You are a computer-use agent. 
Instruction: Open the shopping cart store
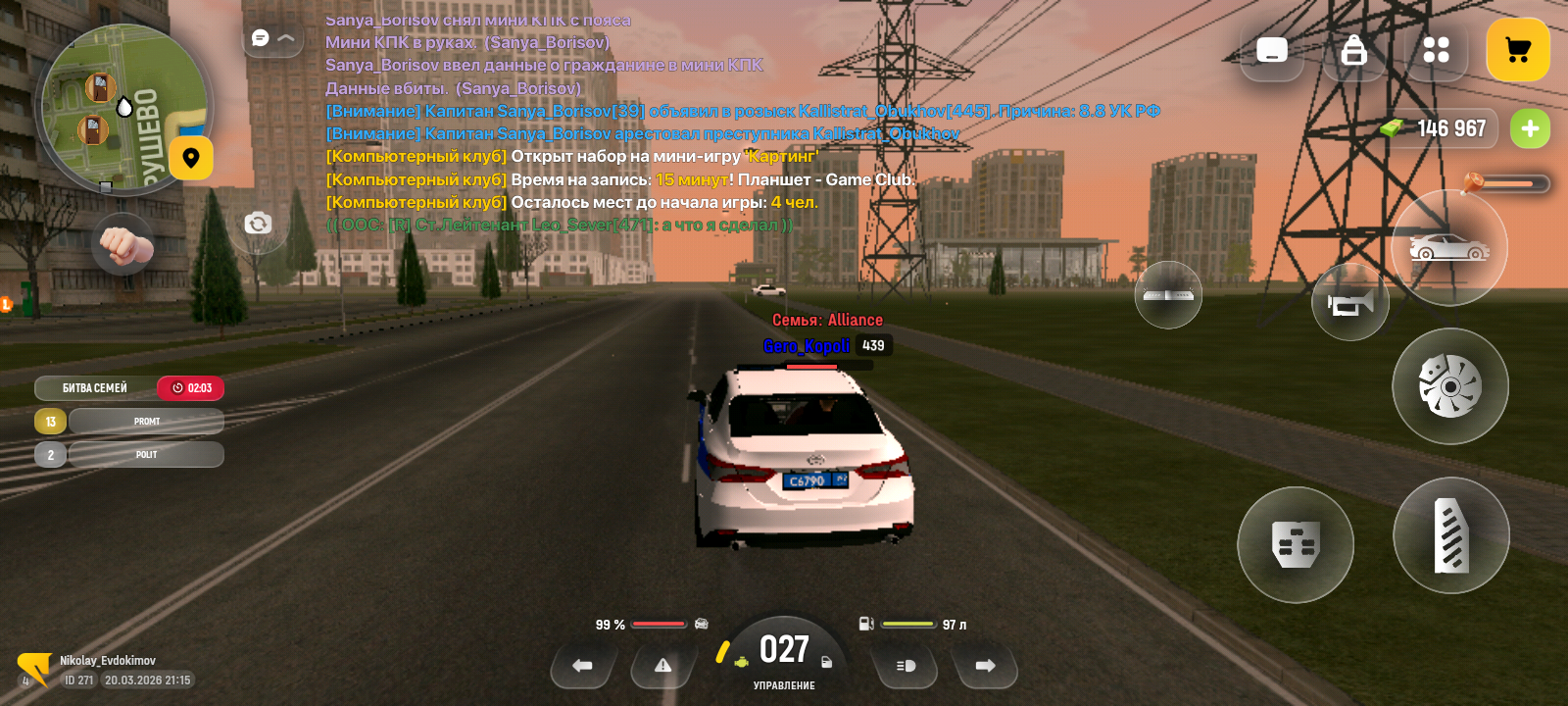[1517, 50]
